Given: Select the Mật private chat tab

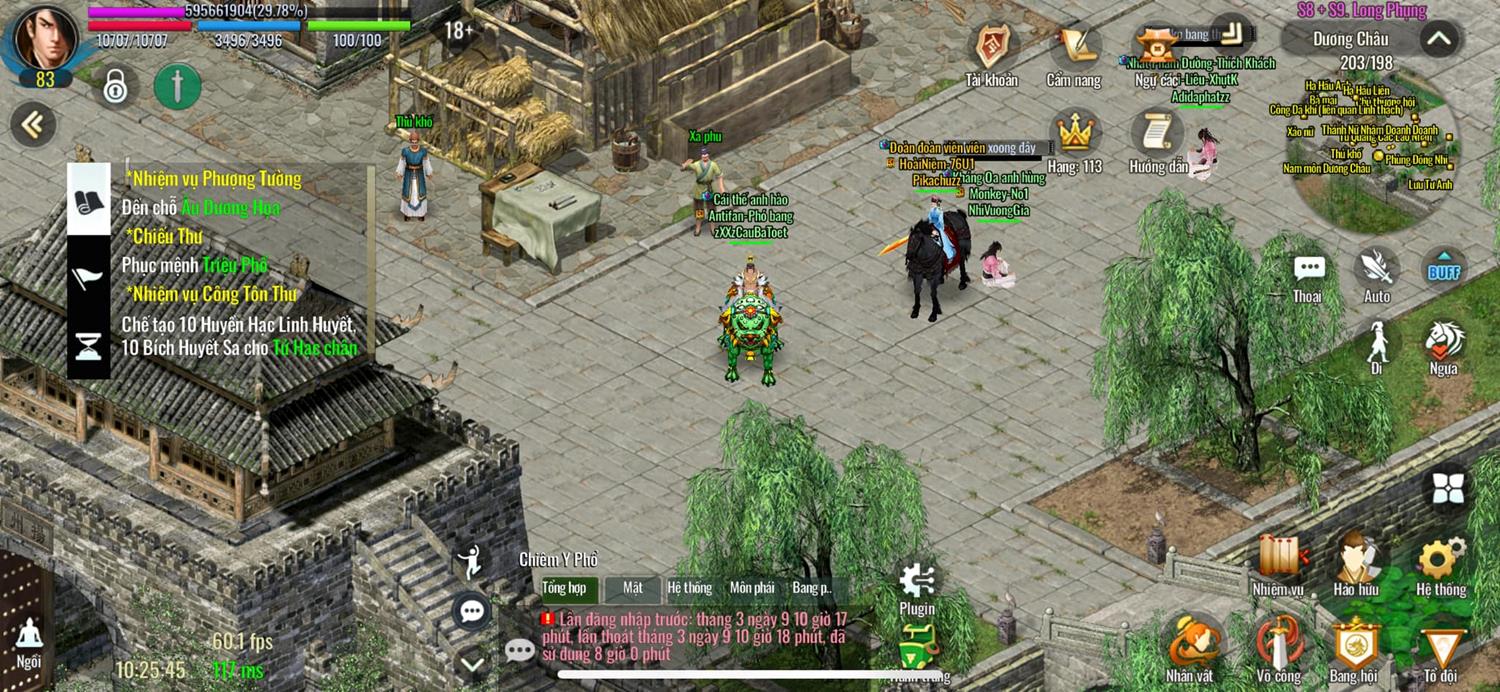Looking at the screenshot, I should point(632,588).
